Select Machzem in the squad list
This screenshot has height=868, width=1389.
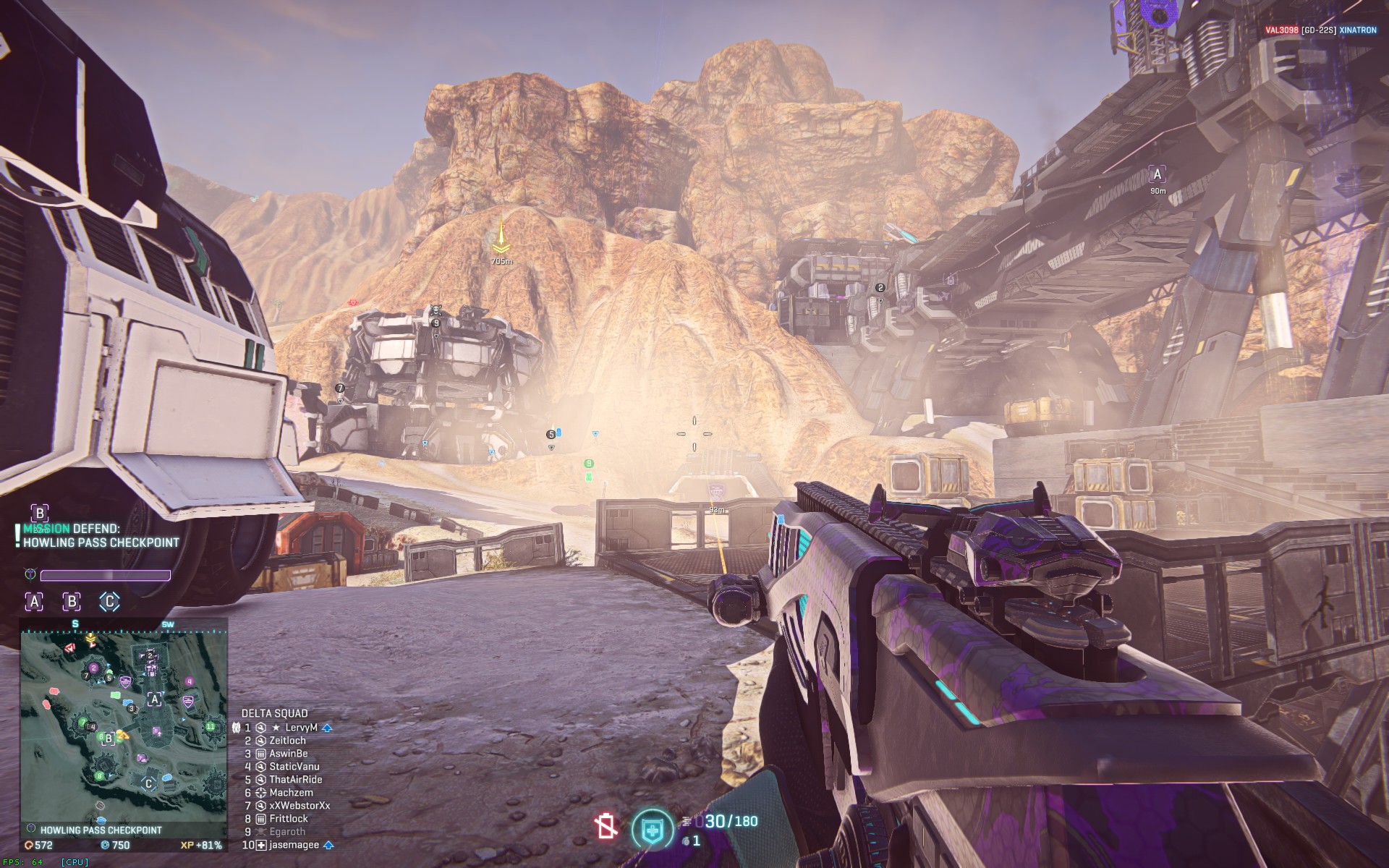291,793
